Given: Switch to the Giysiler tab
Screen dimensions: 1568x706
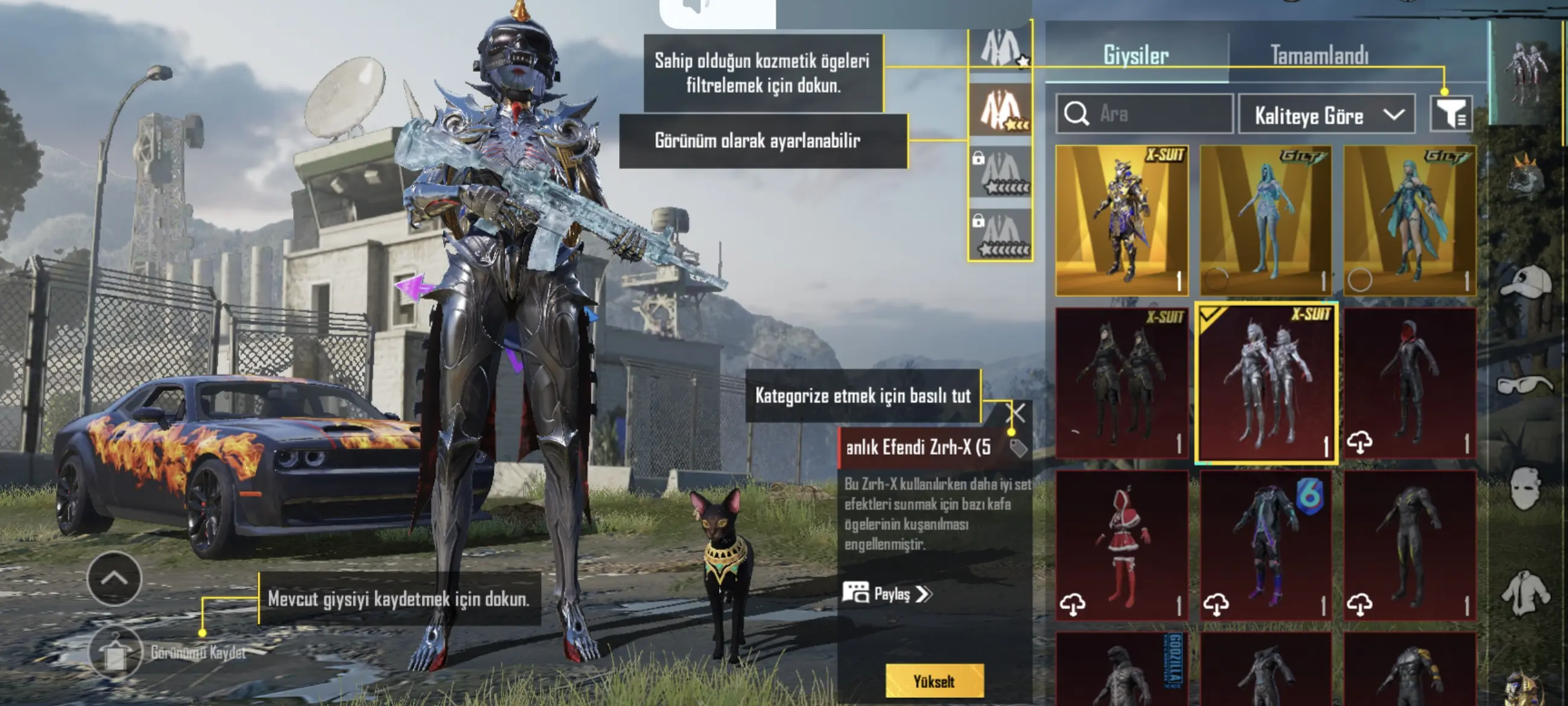Looking at the screenshot, I should click(1135, 55).
